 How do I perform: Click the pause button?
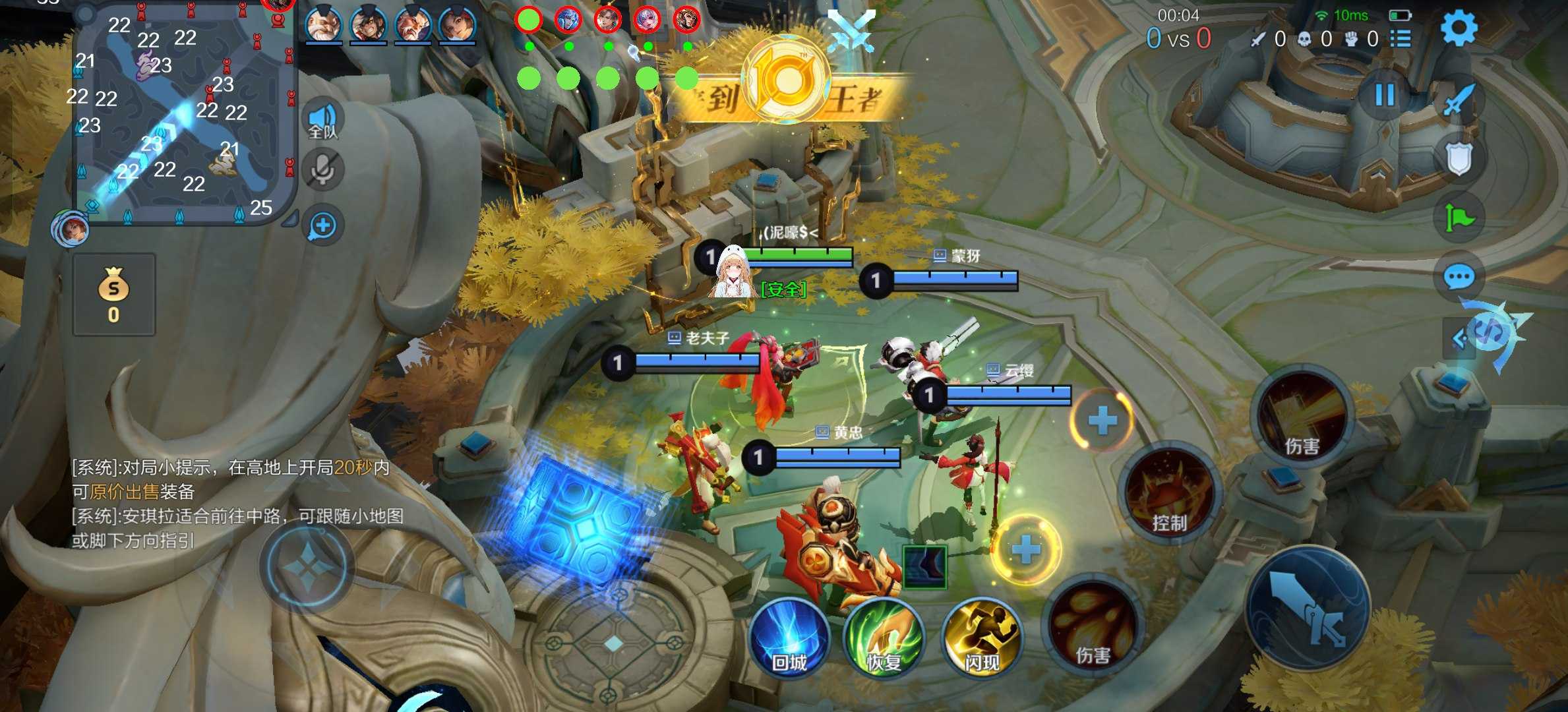[1385, 96]
